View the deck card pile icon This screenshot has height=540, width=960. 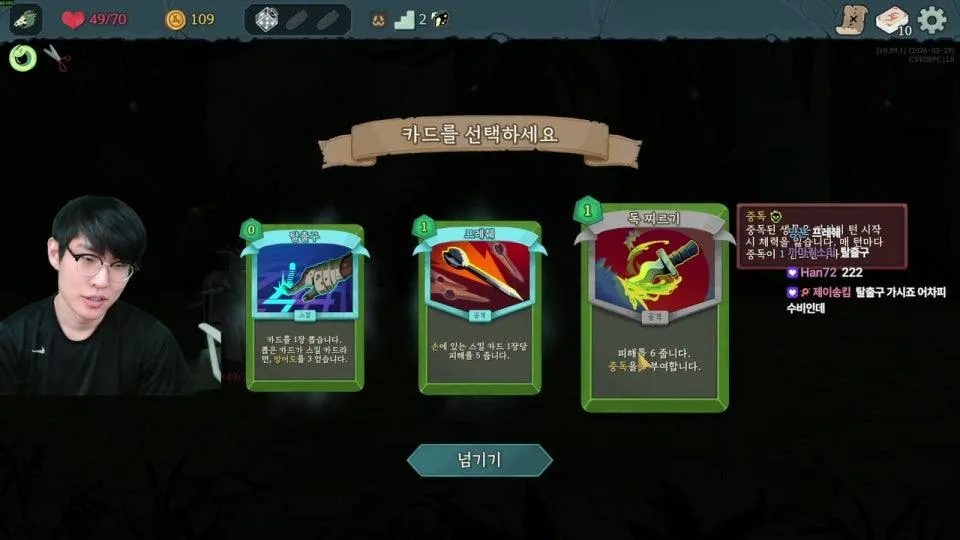pos(891,19)
